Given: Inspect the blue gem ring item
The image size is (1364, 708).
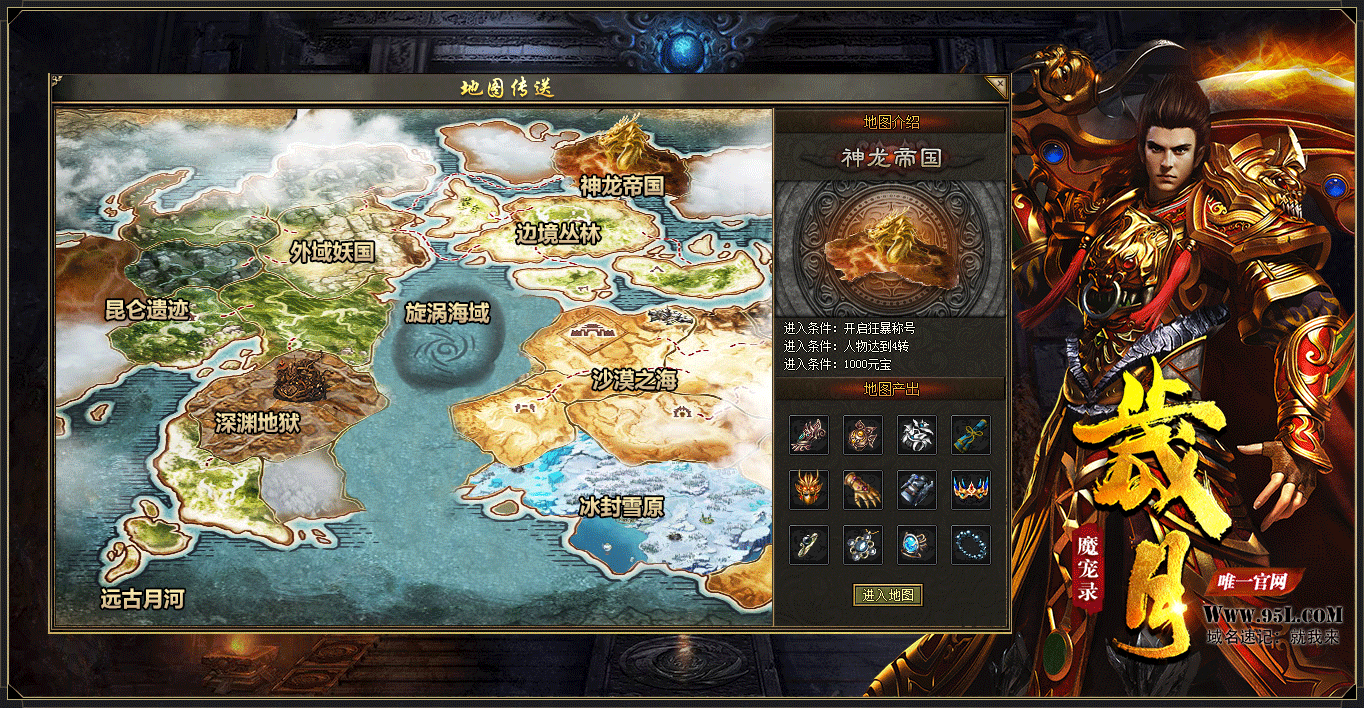Looking at the screenshot, I should [916, 545].
